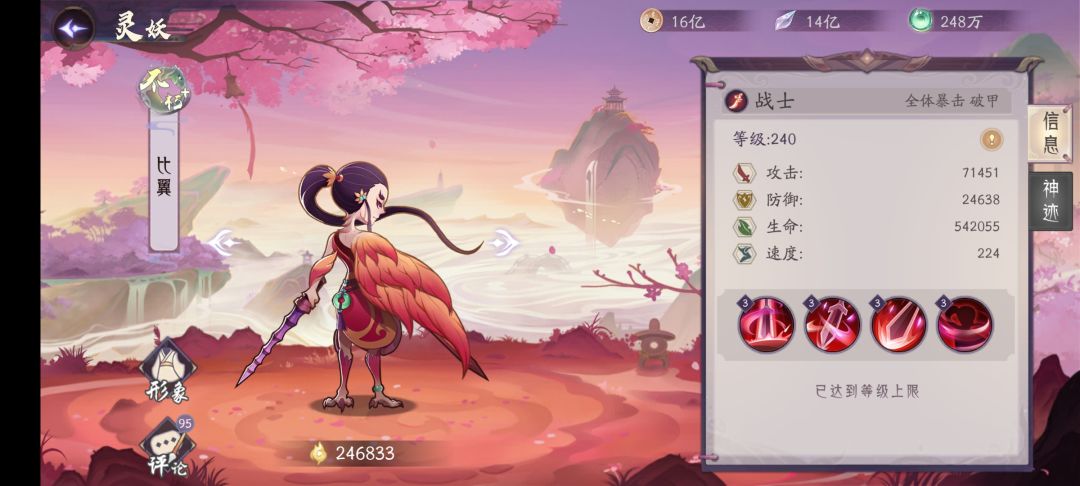Tap the copper coin currency icon
Viewport: 1080px width, 486px height.
(652, 20)
